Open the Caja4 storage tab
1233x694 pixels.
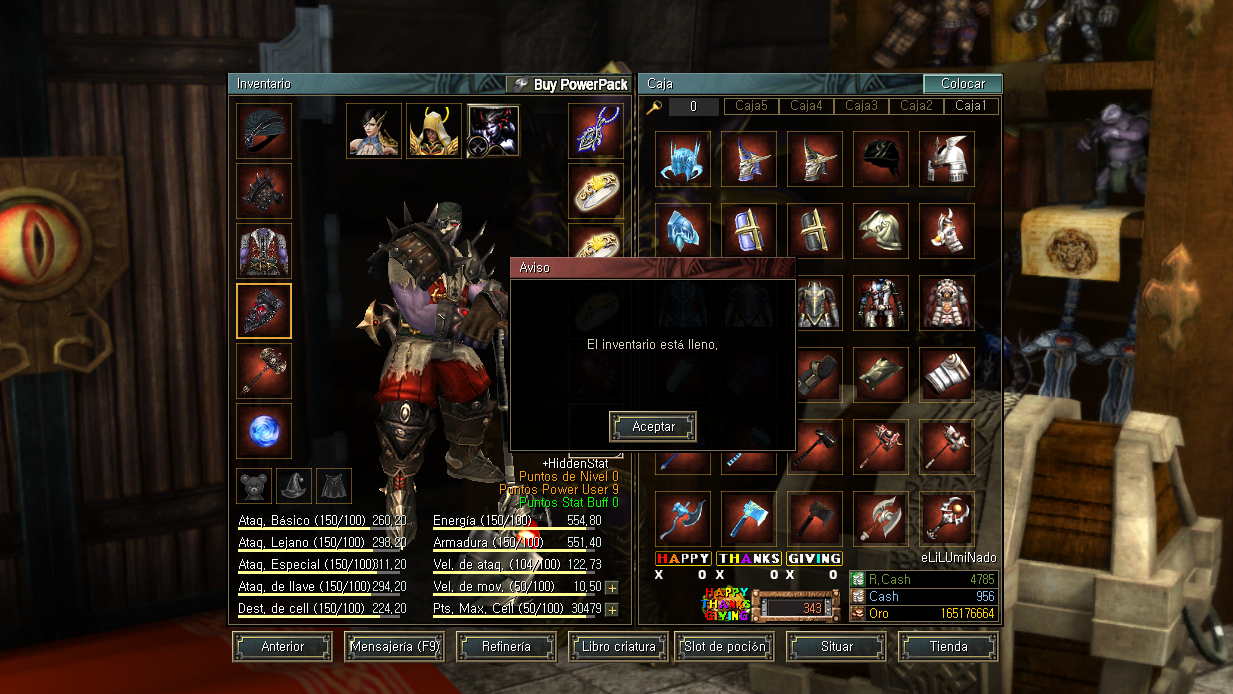click(806, 106)
